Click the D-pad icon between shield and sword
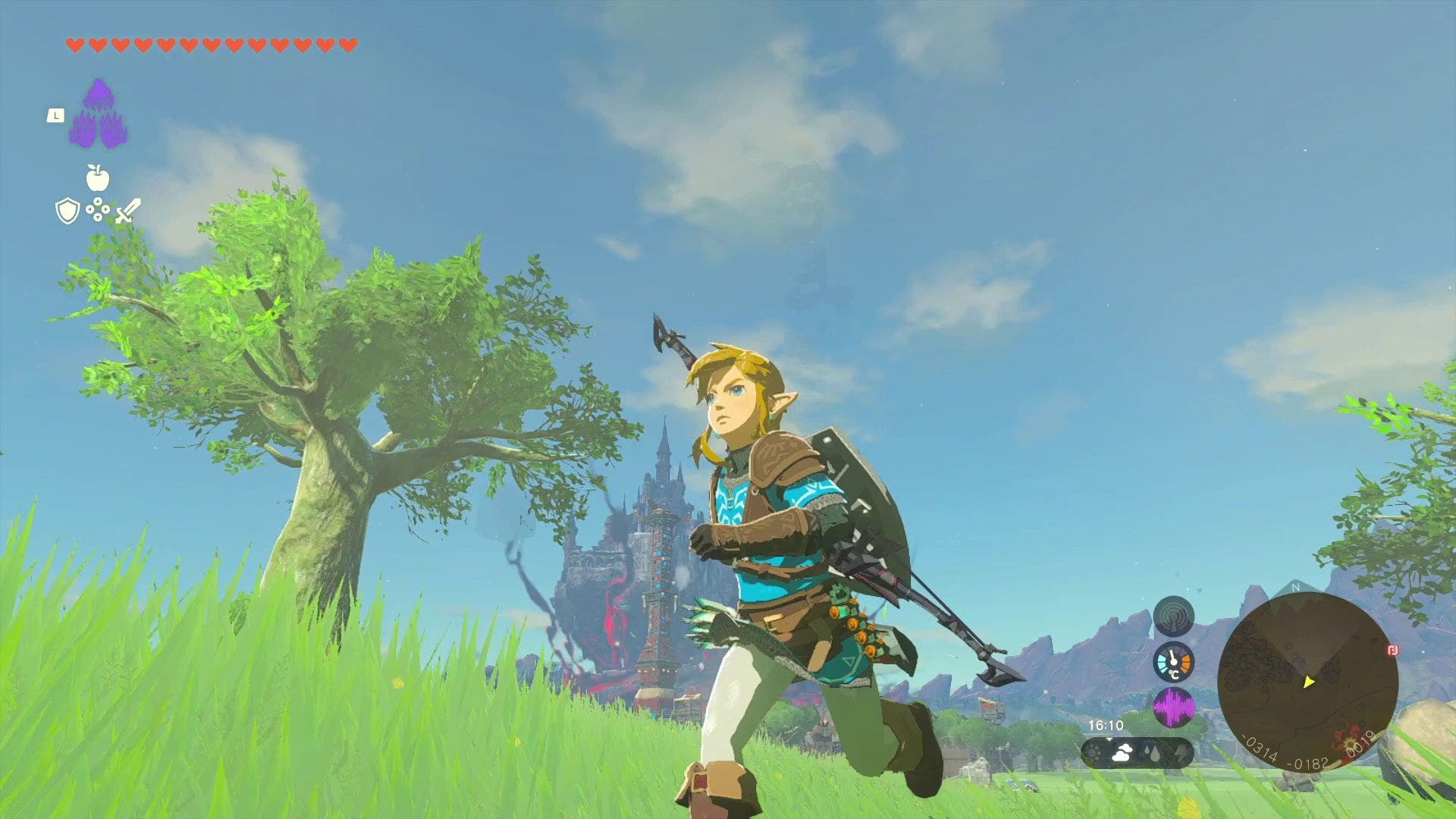 point(98,209)
